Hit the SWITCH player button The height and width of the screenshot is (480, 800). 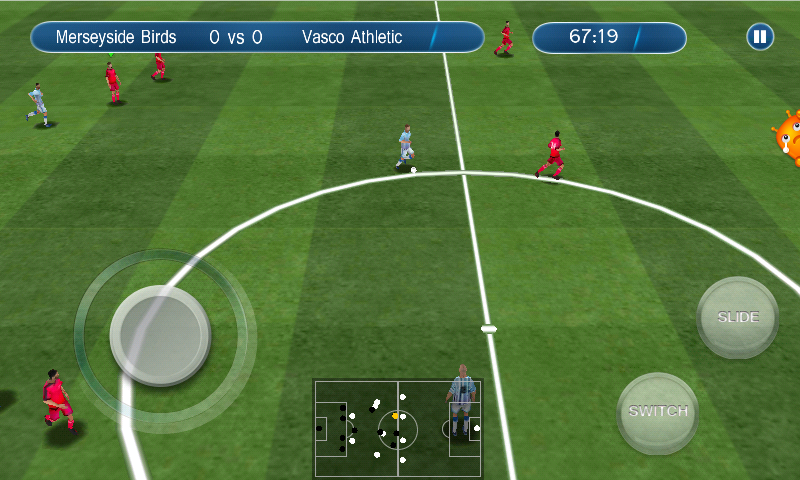click(x=658, y=412)
